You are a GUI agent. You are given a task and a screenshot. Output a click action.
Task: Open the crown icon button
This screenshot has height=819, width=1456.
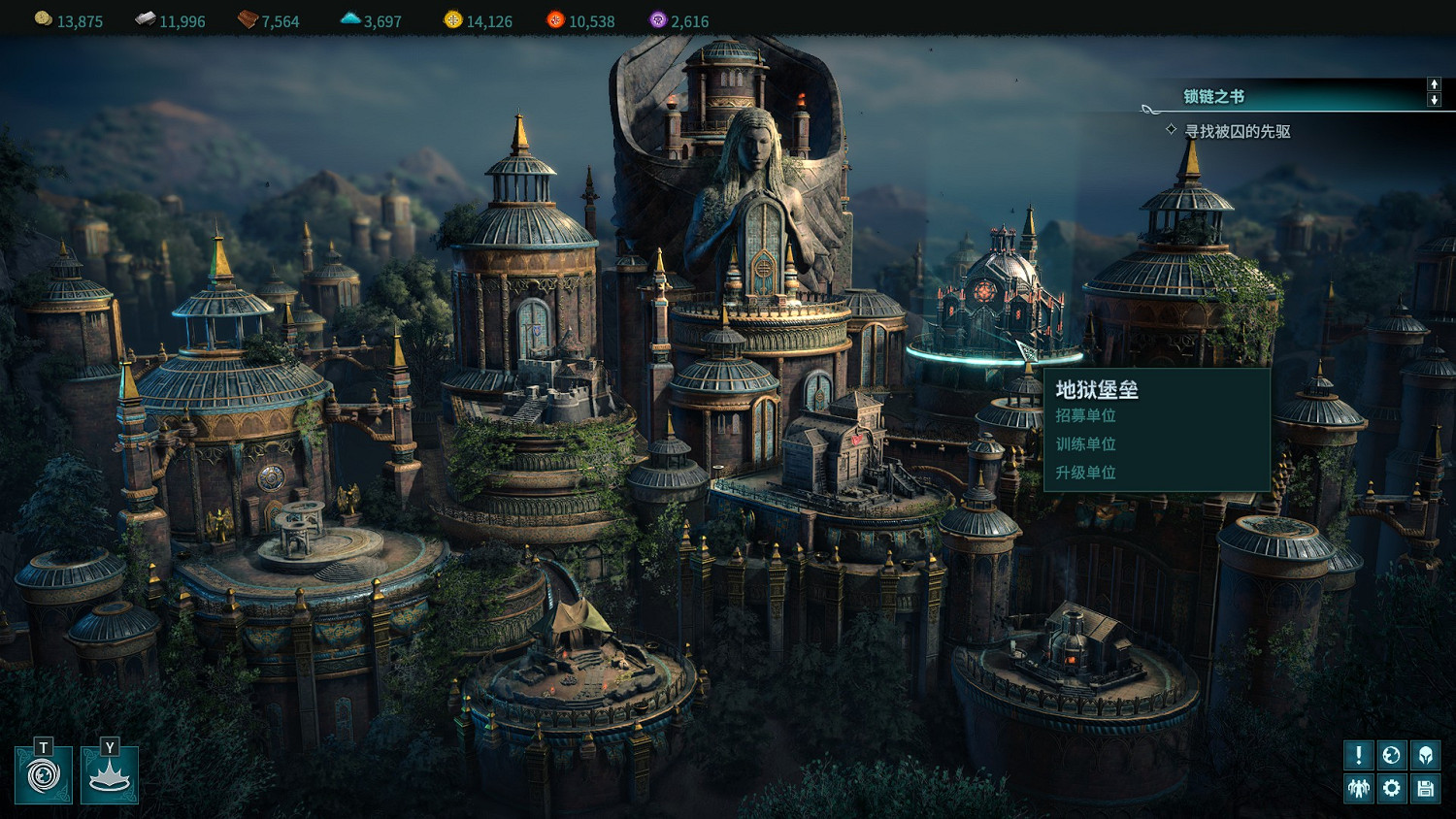coord(110,775)
